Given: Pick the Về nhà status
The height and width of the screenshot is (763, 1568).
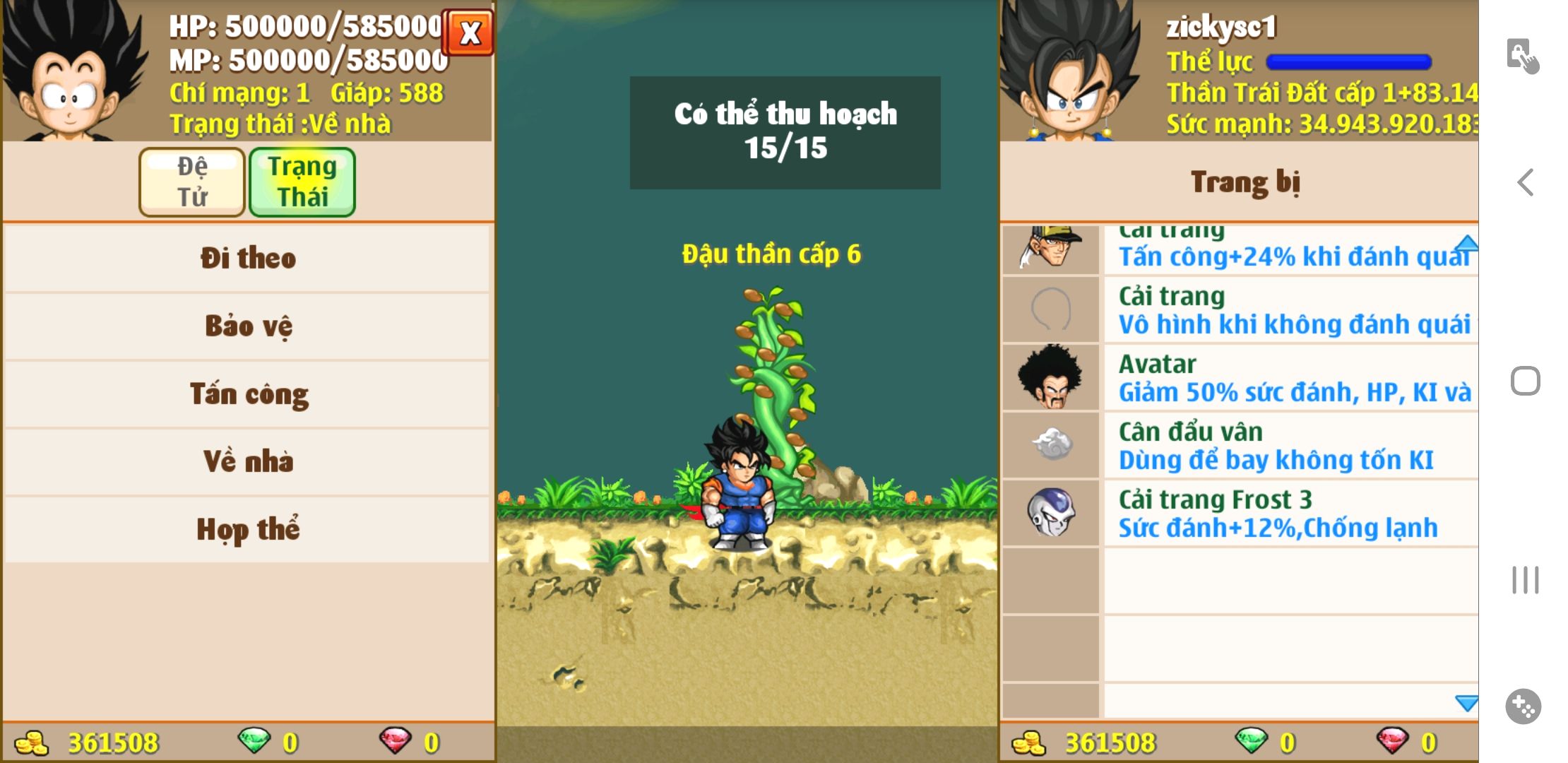Looking at the screenshot, I should coord(247,461).
